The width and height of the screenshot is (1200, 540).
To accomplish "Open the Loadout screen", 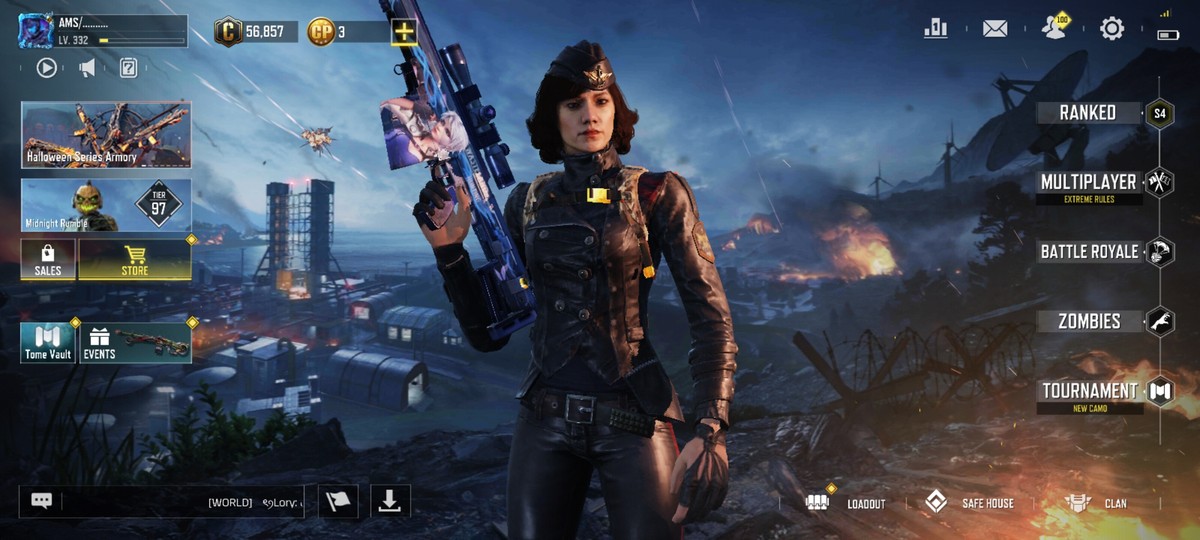I will 846,503.
